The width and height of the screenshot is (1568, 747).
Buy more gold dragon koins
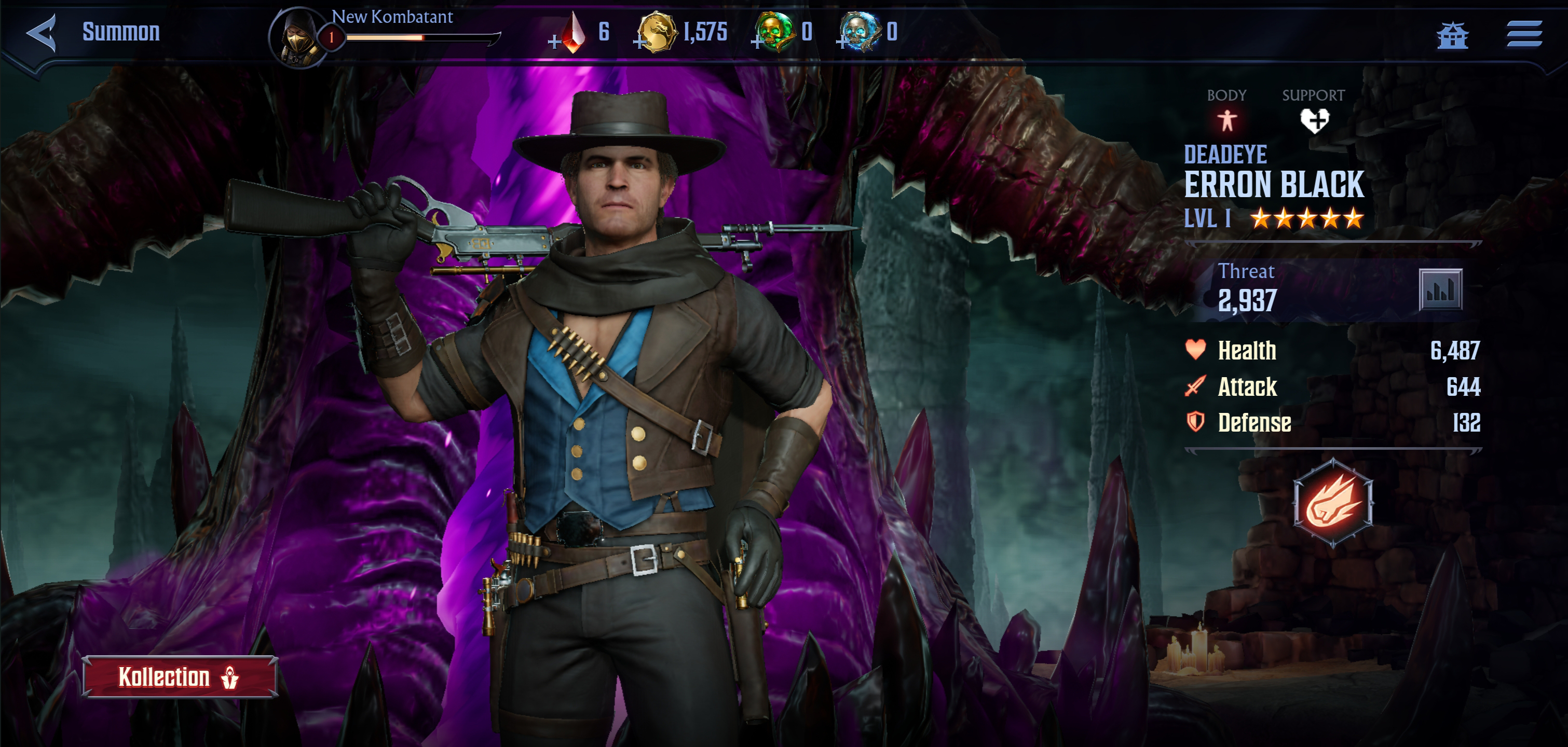tap(640, 41)
